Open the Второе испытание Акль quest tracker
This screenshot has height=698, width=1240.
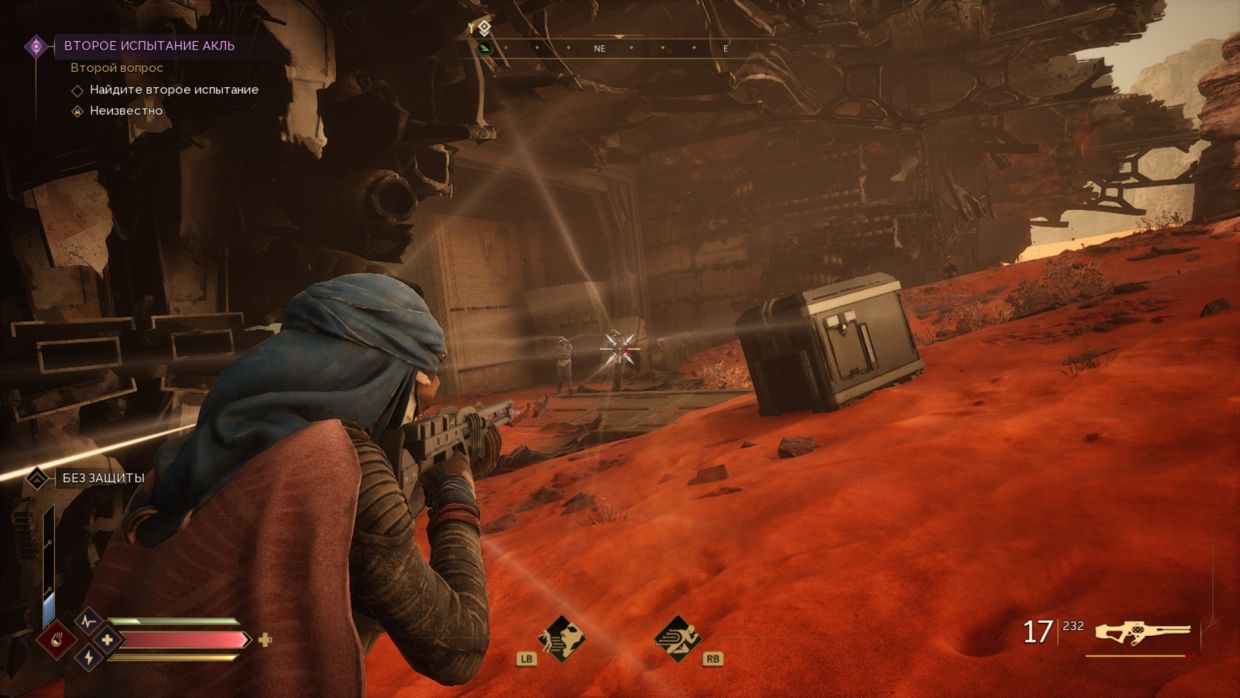148,46
